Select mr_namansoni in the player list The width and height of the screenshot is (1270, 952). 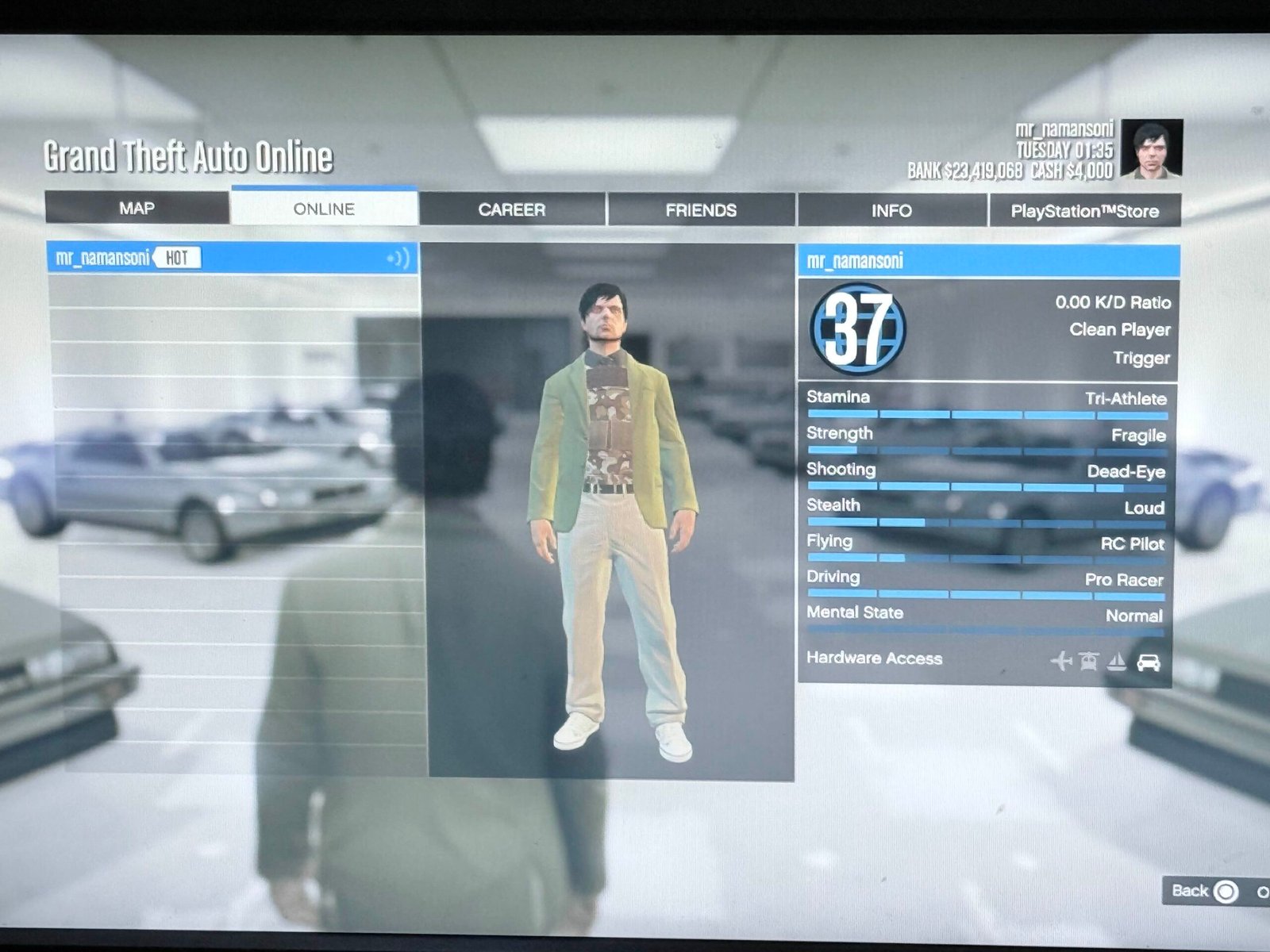(x=103, y=258)
